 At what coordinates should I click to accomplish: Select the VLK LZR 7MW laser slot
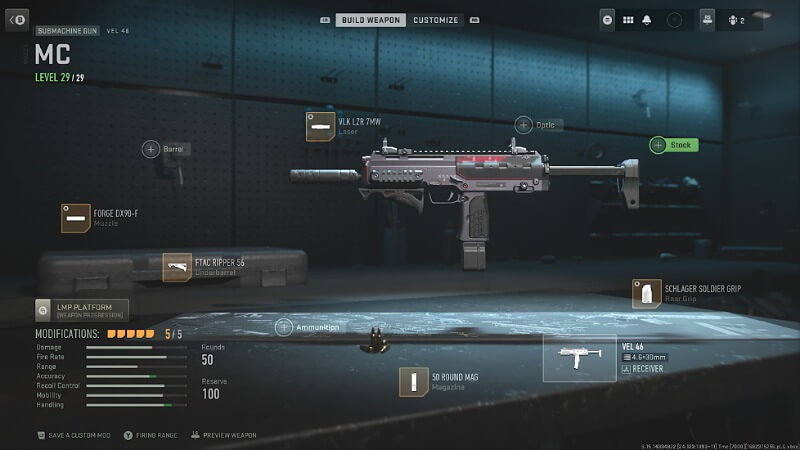click(321, 127)
